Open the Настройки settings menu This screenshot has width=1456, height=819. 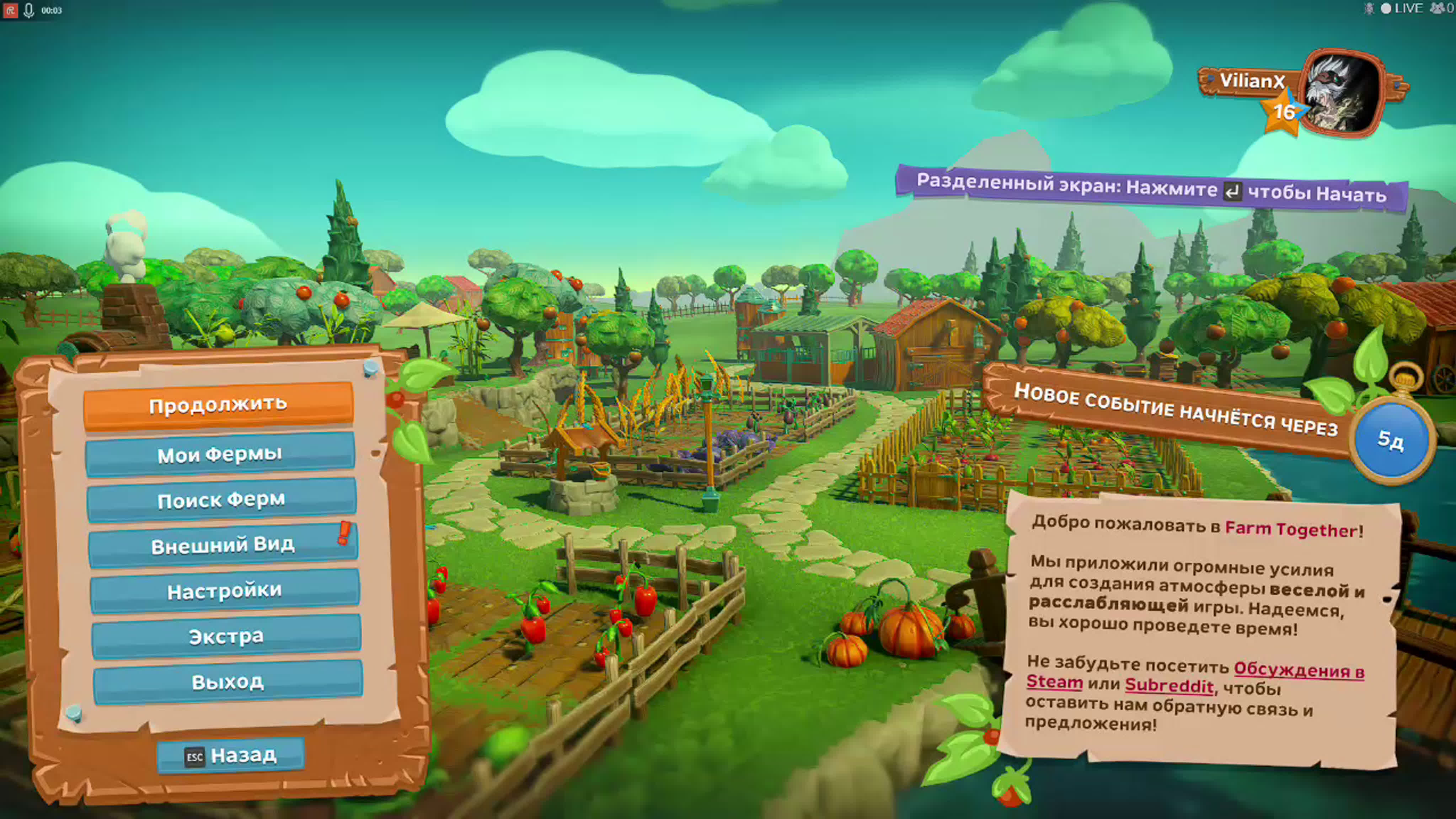click(x=224, y=591)
